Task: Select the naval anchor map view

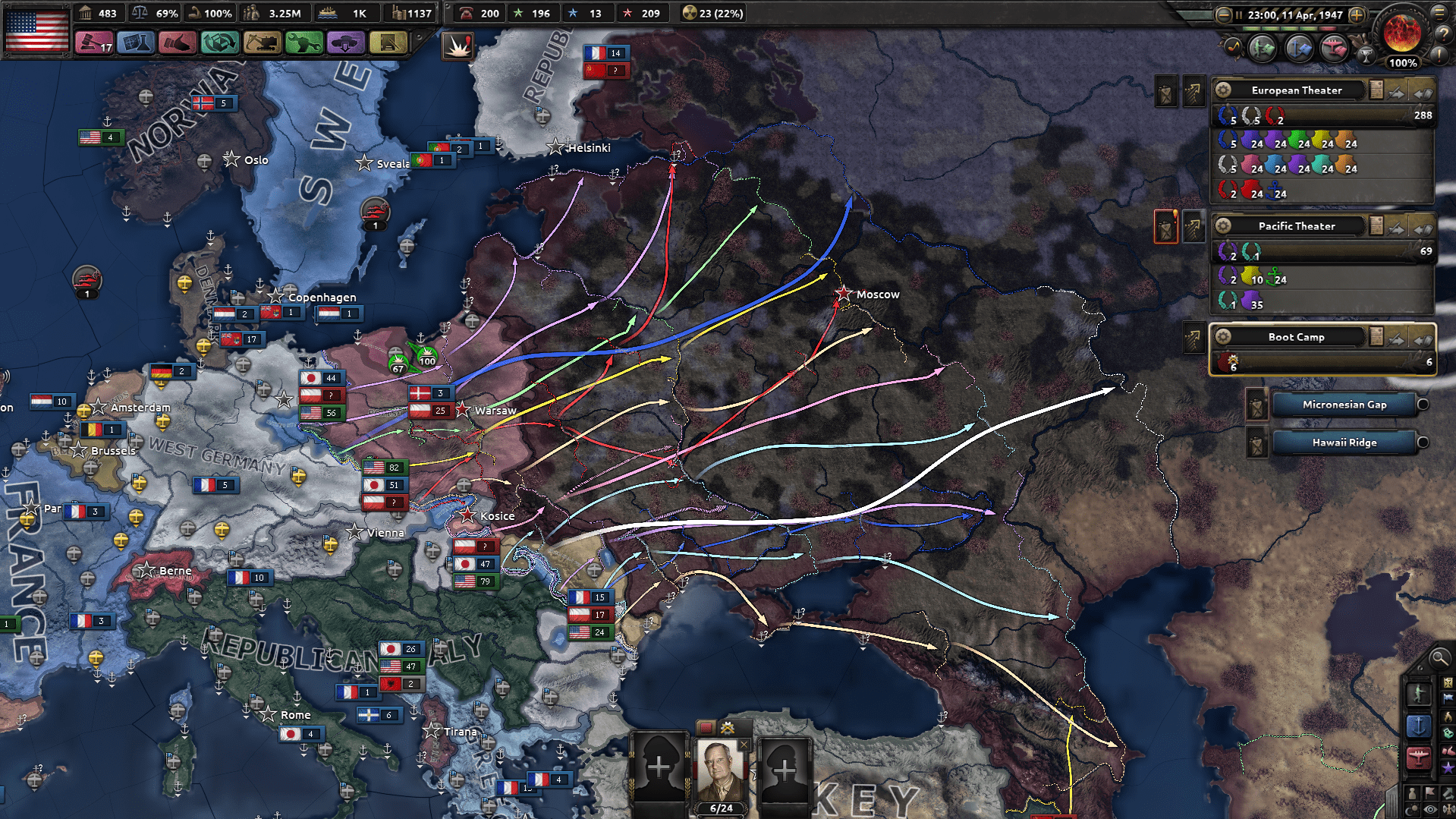Action: point(1419,726)
